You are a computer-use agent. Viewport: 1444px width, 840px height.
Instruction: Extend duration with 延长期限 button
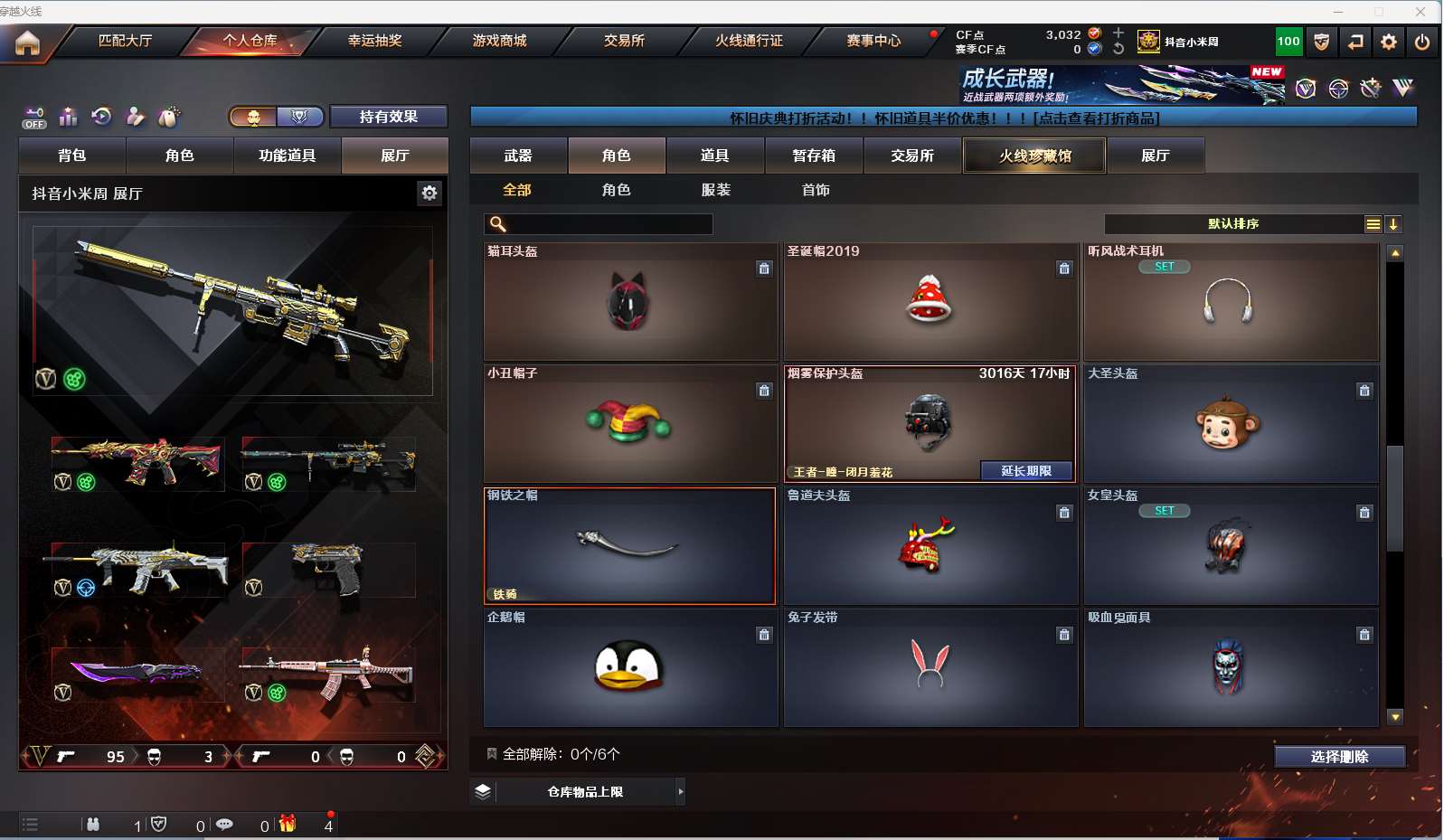click(1026, 471)
